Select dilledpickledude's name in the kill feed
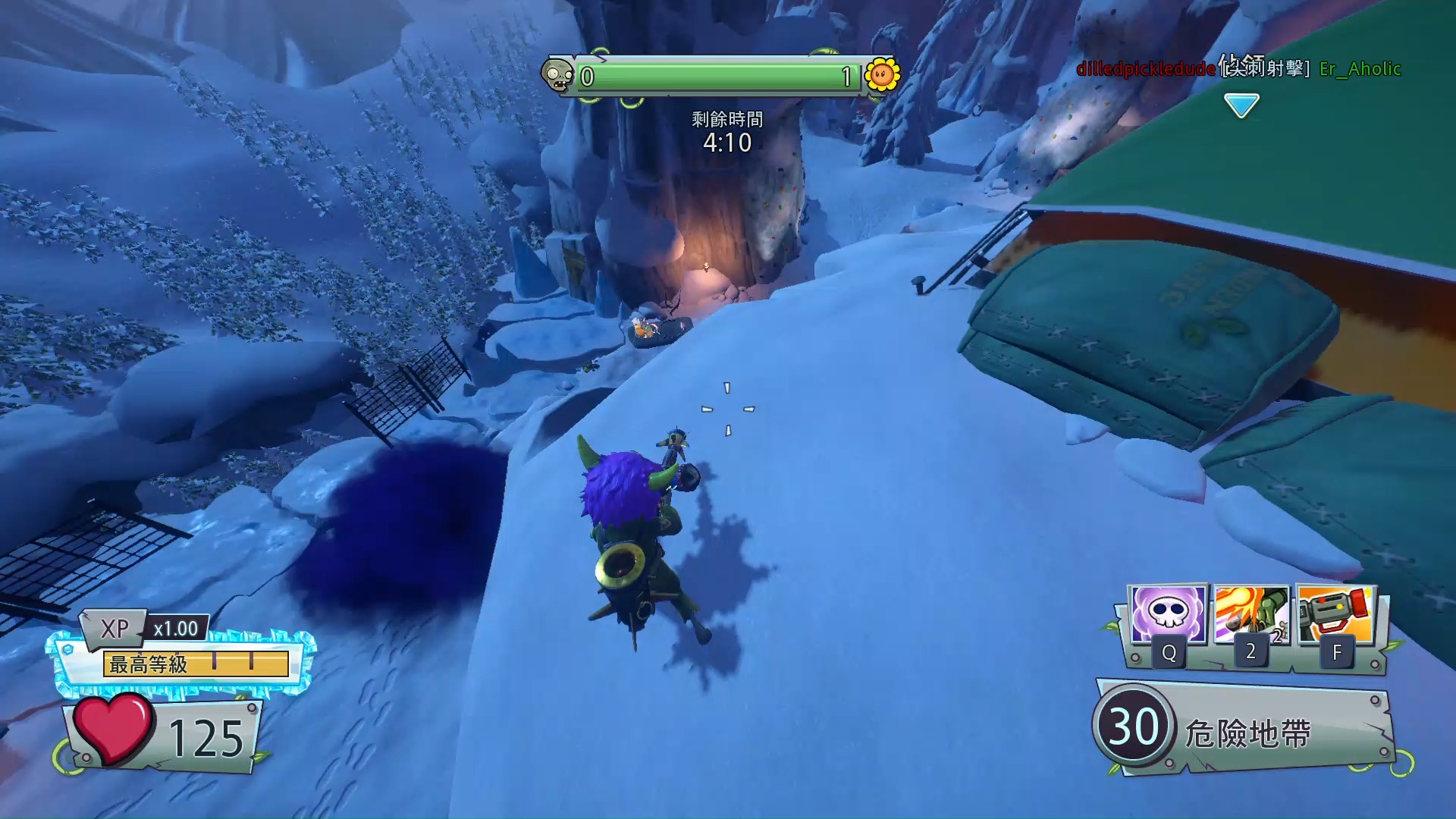This screenshot has height=819, width=1456. click(x=1146, y=69)
